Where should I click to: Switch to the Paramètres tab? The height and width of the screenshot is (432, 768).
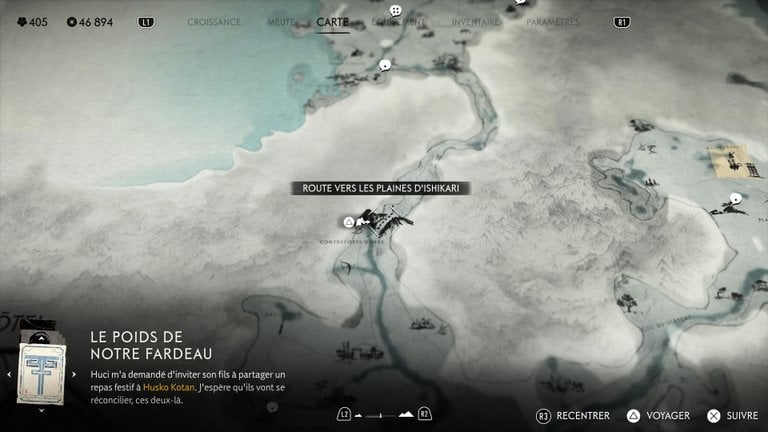pos(553,21)
